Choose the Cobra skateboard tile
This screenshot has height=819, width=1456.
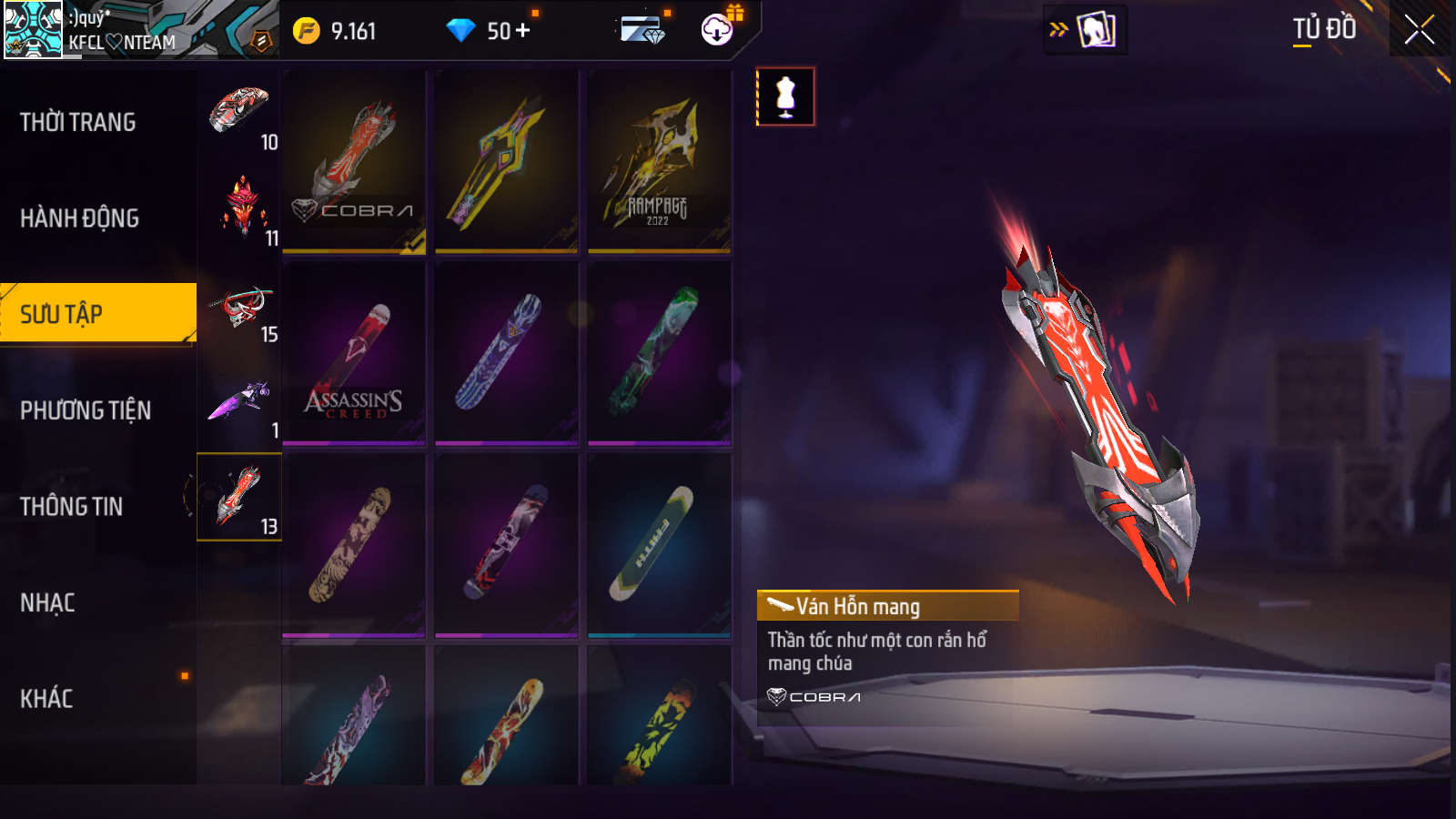point(354,162)
